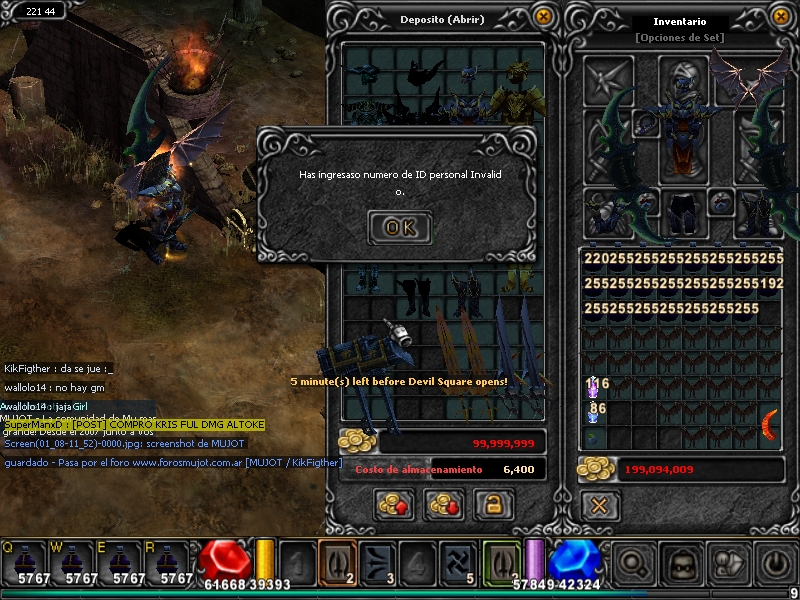The width and height of the screenshot is (800, 600).
Task: Open the magnifying glass menu button
Action: pos(631,562)
